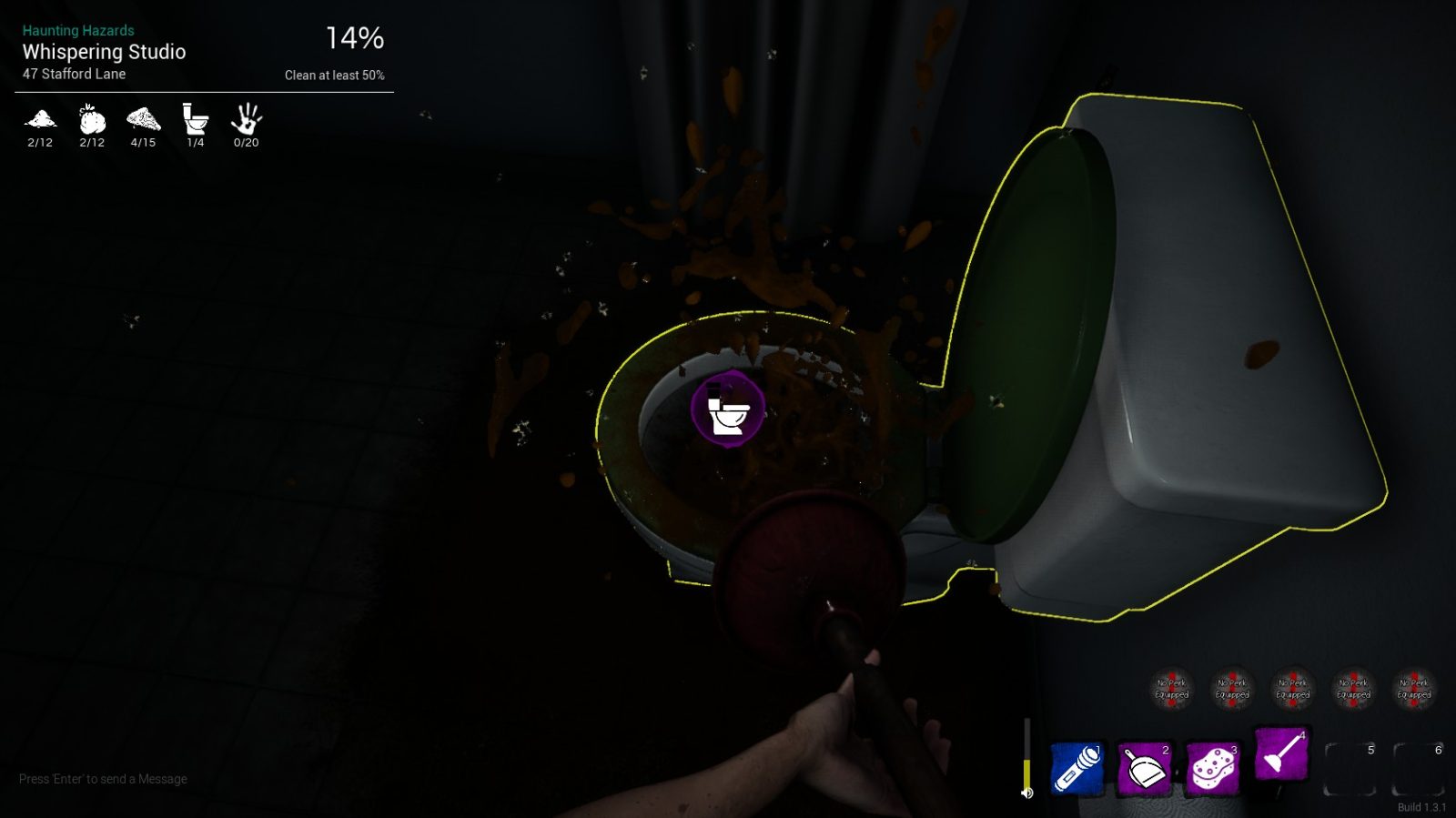Click the handprint objective icon
Viewport: 1456px width, 818px height.
[x=246, y=119]
